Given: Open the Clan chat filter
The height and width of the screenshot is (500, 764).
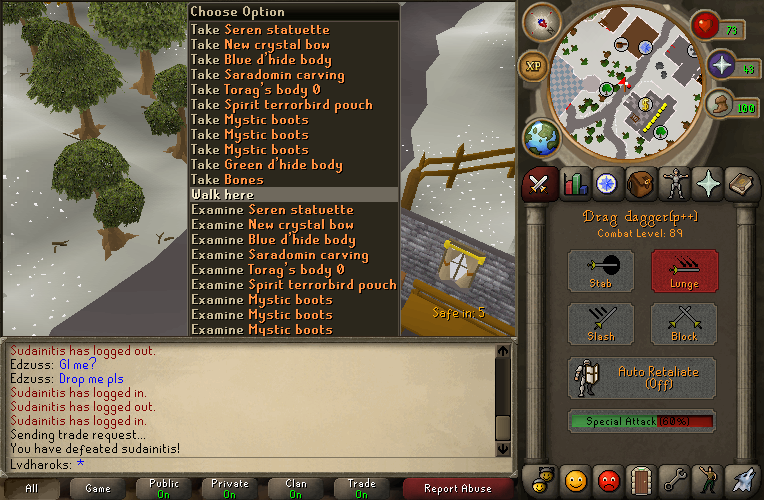Looking at the screenshot, I should pyautogui.click(x=296, y=488).
